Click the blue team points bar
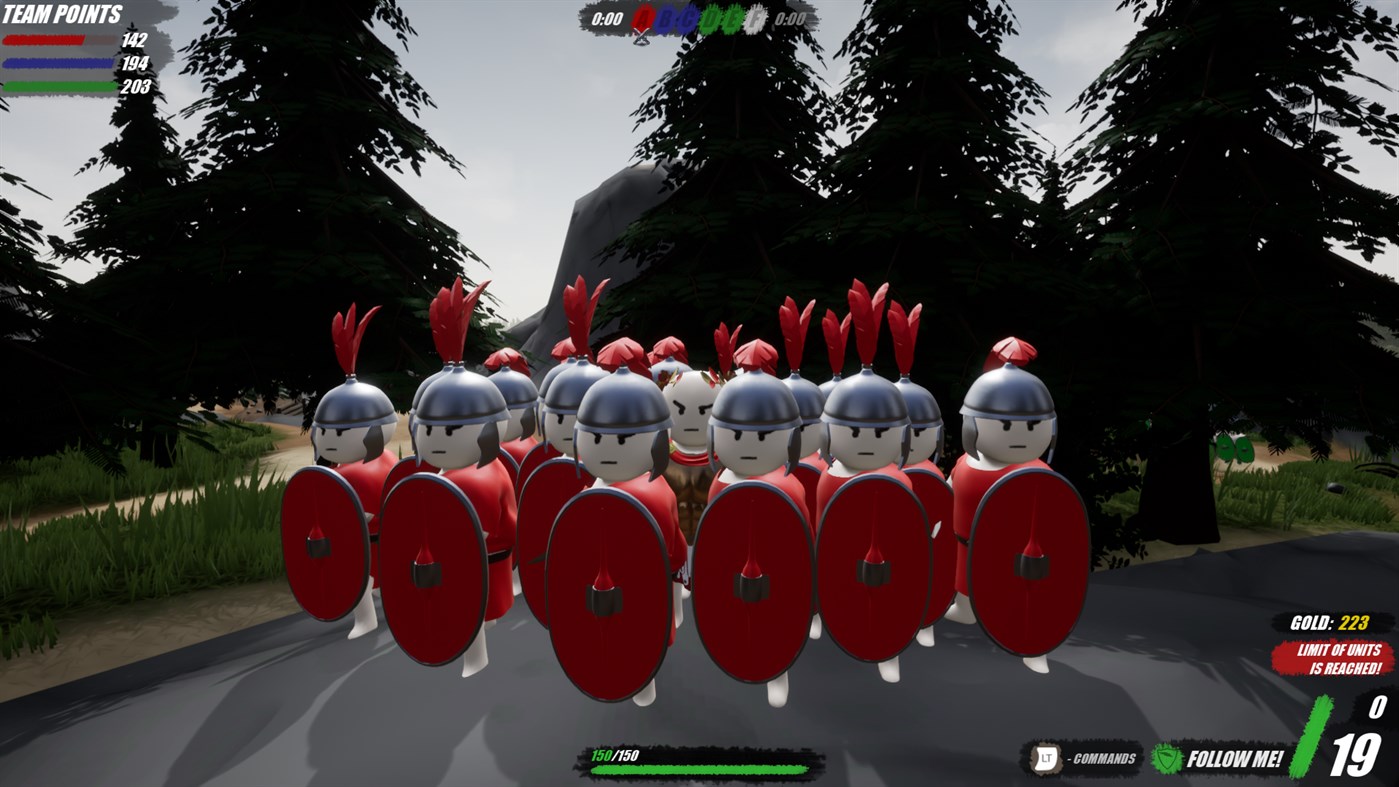The width and height of the screenshot is (1399, 787). [55, 63]
